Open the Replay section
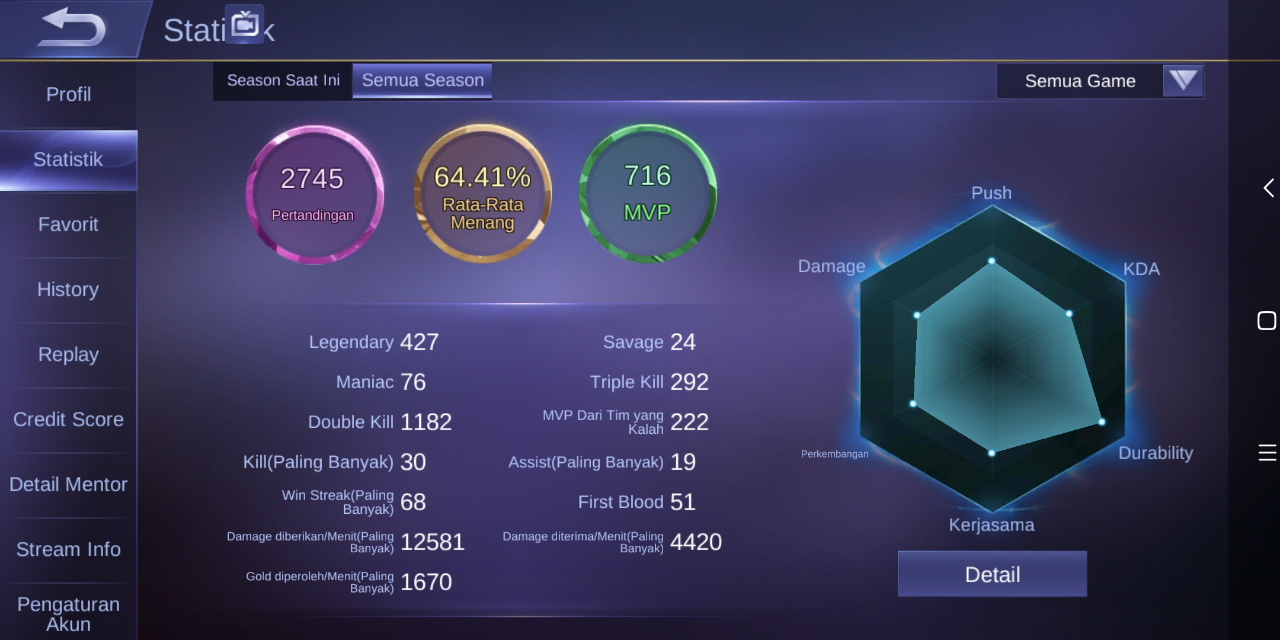Screen dimensions: 1280x640 click(68, 354)
